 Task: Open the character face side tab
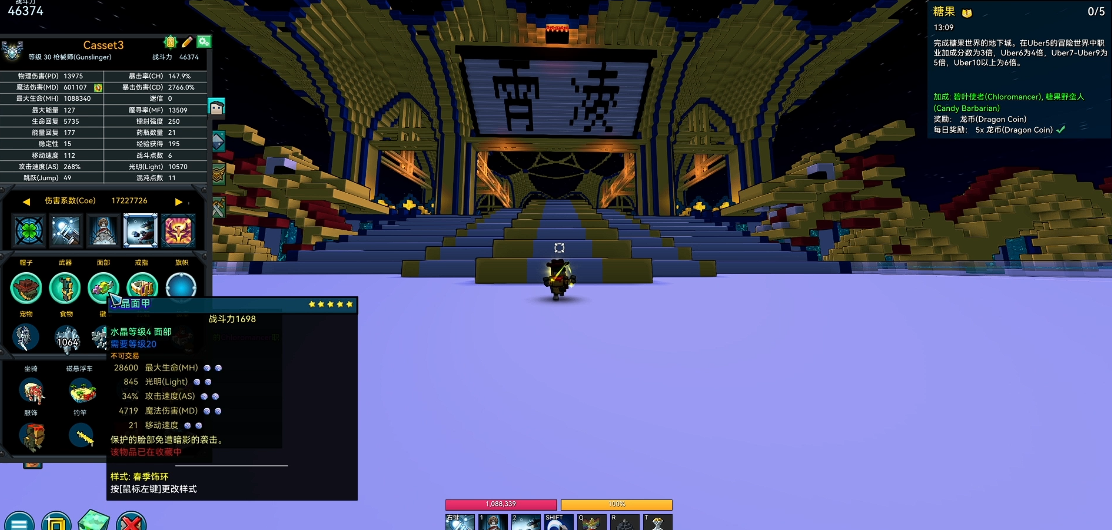(x=216, y=107)
